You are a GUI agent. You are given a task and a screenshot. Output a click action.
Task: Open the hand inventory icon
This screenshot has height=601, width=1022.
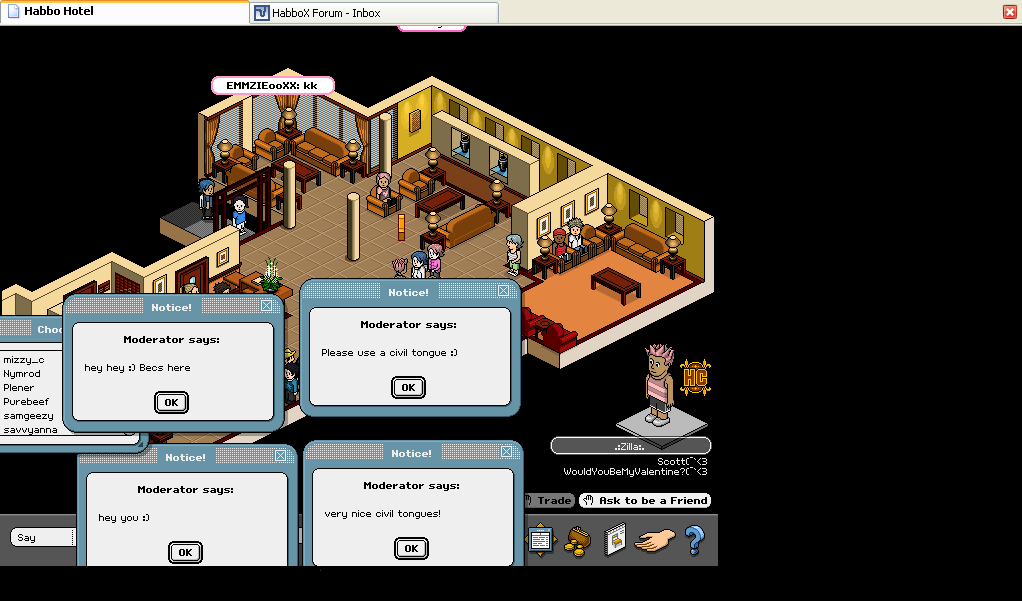(x=655, y=541)
